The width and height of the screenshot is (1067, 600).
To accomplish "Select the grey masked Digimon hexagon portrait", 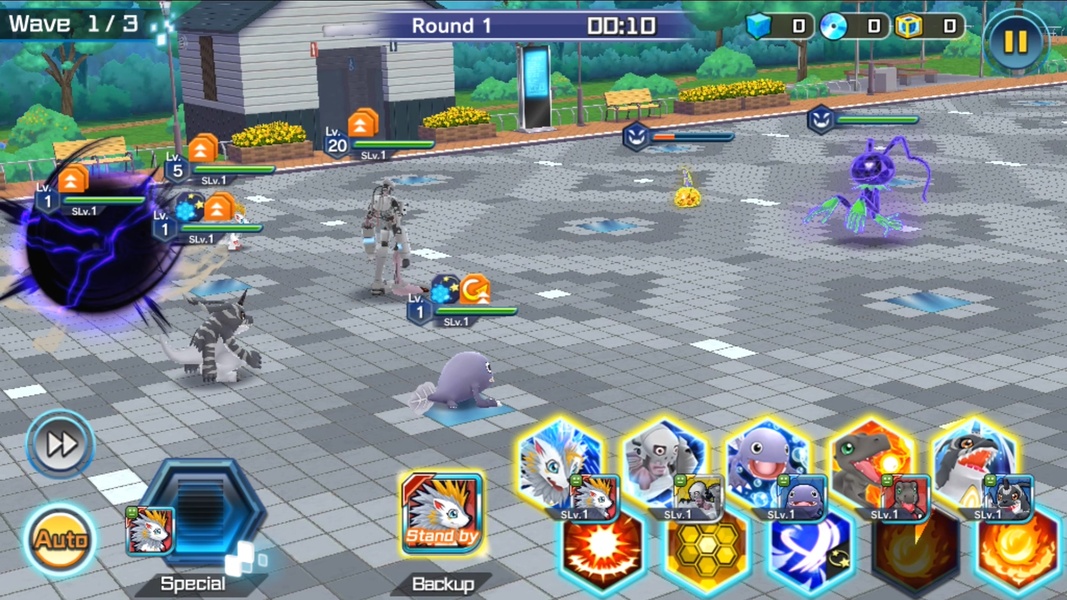I will 664,463.
